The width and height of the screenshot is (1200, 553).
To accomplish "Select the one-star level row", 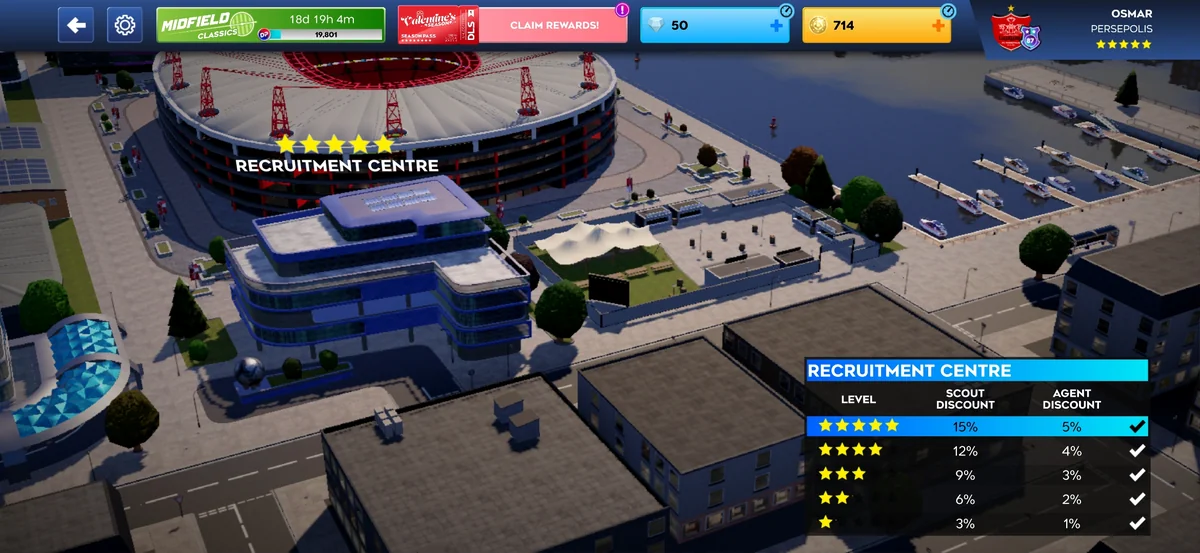I will coord(977,523).
